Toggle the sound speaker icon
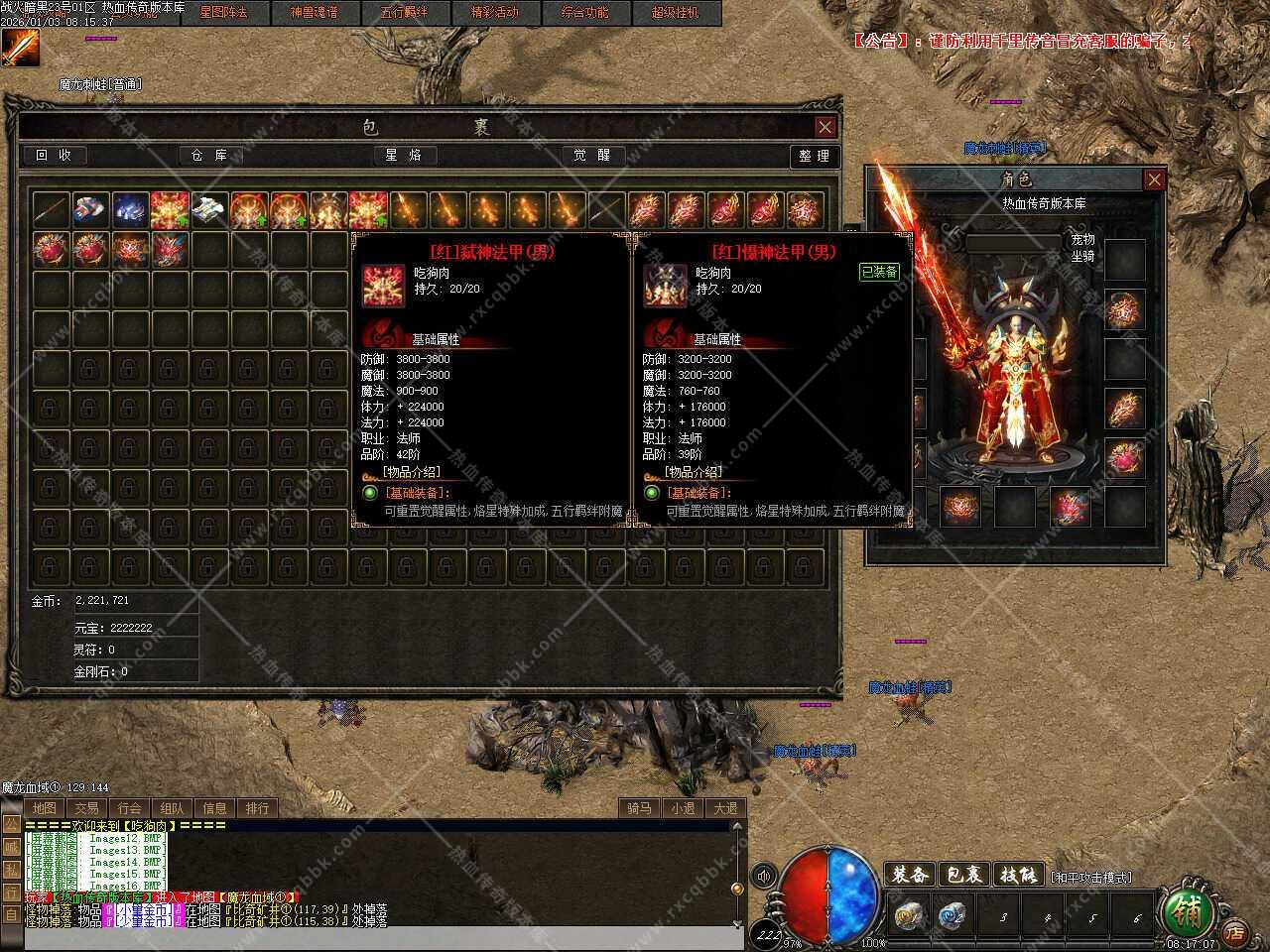1270x952 pixels. click(x=764, y=876)
